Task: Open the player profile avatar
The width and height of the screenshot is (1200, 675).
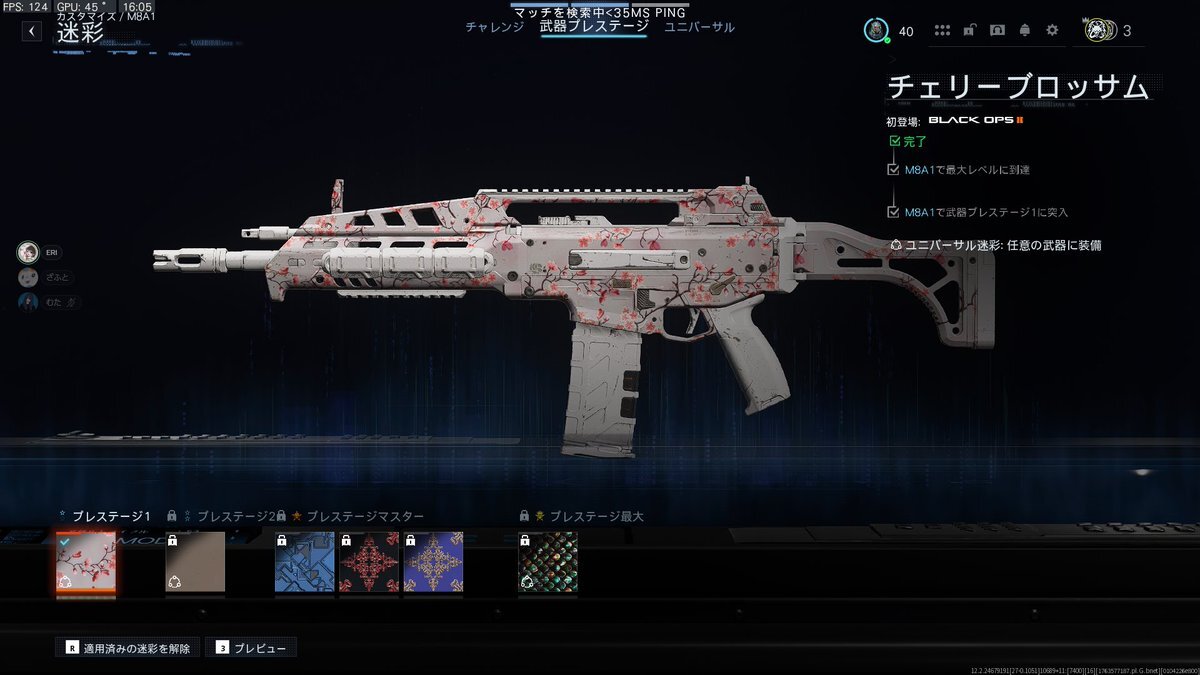Action: (x=876, y=30)
